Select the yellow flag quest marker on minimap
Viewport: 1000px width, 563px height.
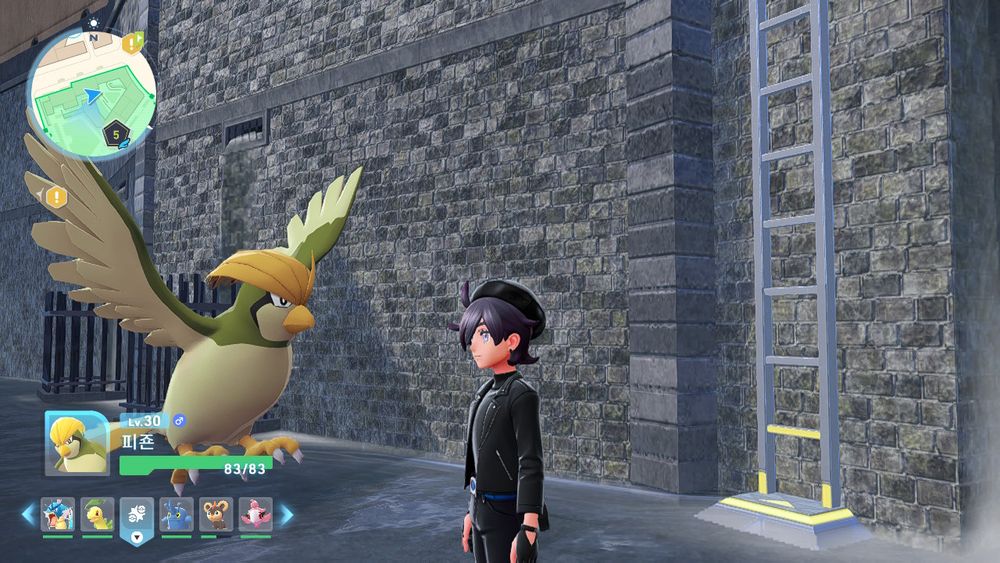[x=133, y=43]
